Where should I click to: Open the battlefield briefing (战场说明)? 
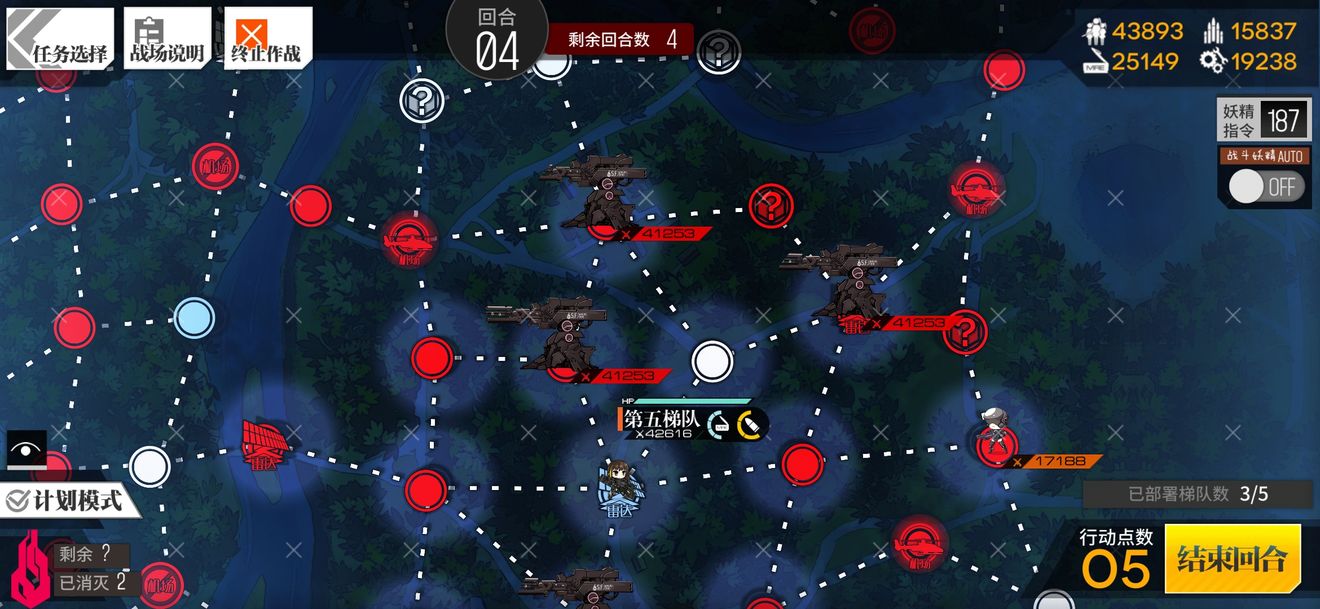click(167, 40)
